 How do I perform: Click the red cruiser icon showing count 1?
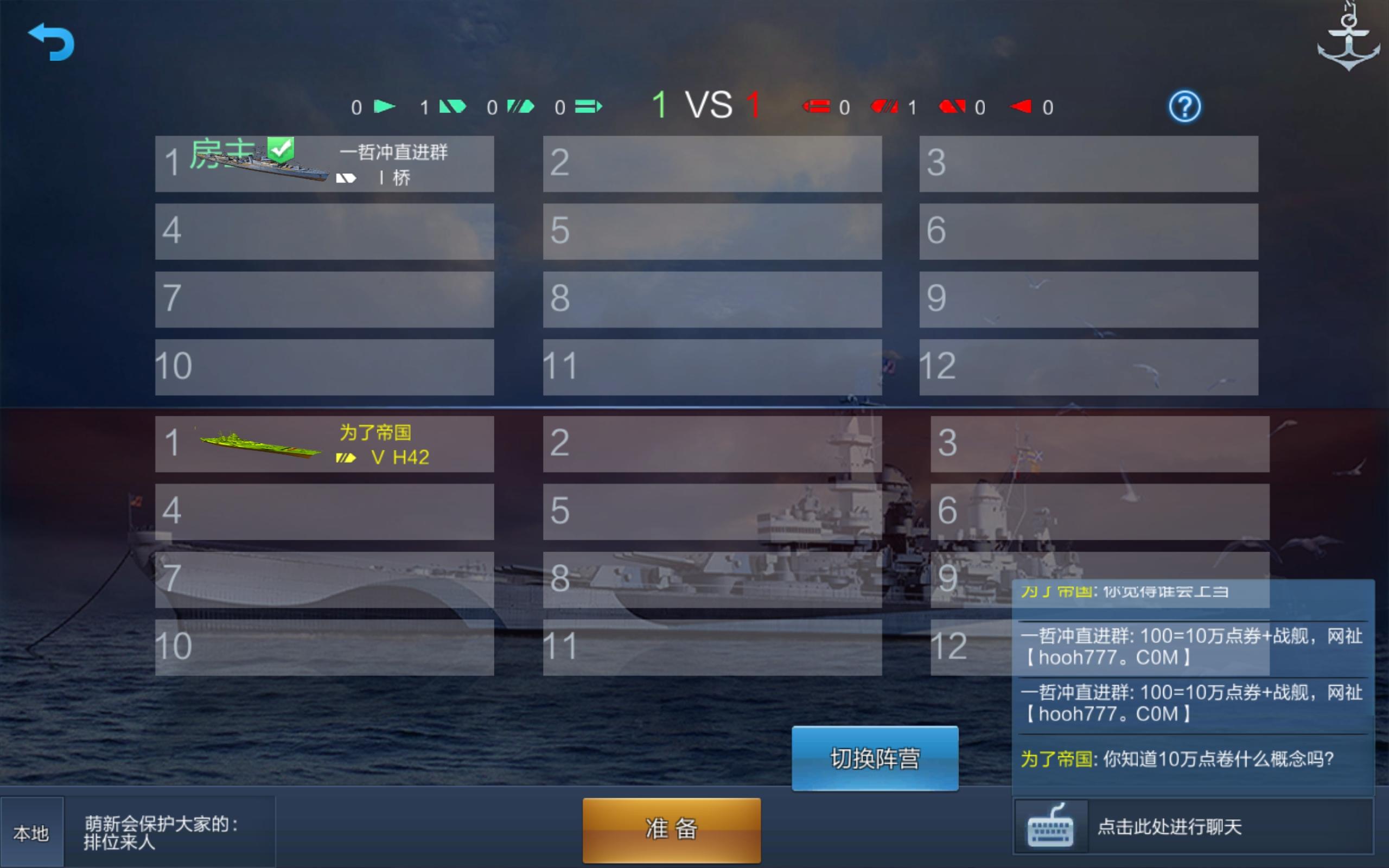click(x=884, y=107)
